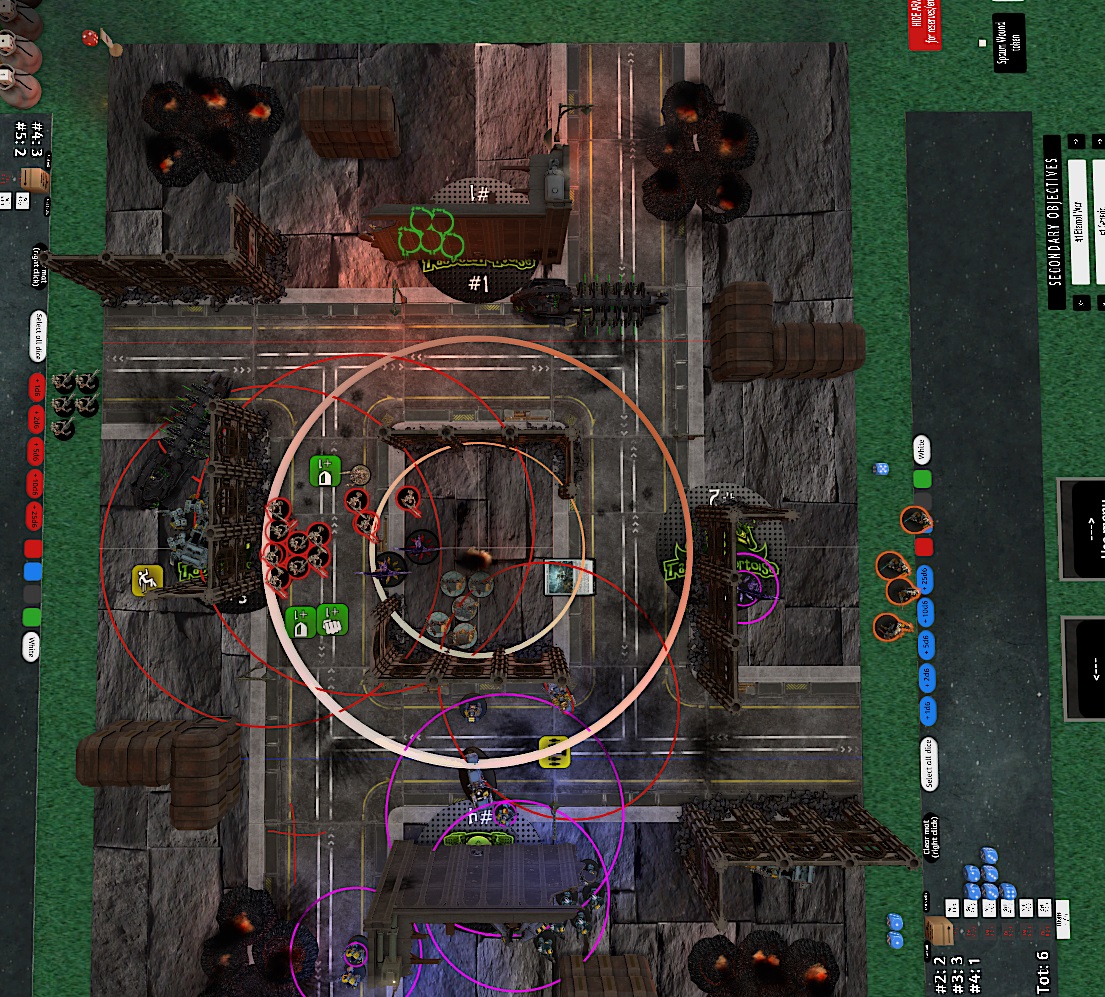Click the red +25d6 dice button
The height and width of the screenshot is (997, 1105).
coord(34,516)
